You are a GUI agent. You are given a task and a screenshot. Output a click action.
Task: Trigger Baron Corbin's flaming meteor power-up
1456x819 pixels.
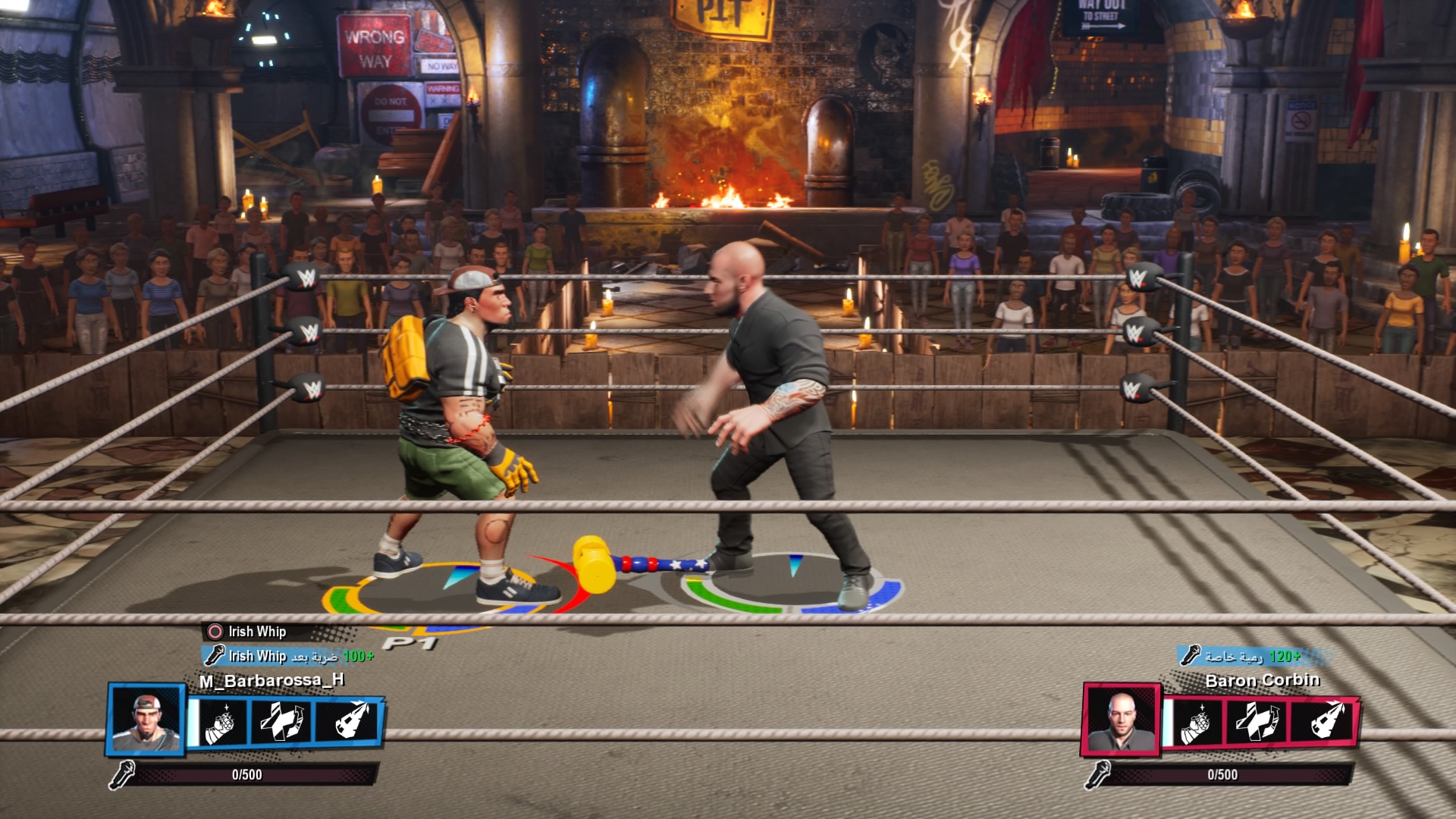click(1323, 721)
